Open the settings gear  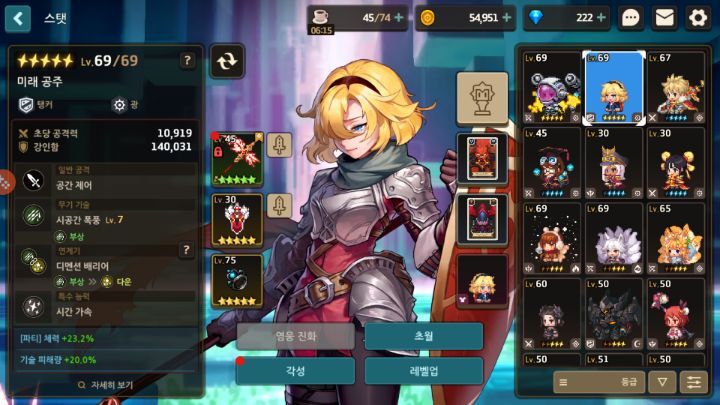[x=697, y=17]
